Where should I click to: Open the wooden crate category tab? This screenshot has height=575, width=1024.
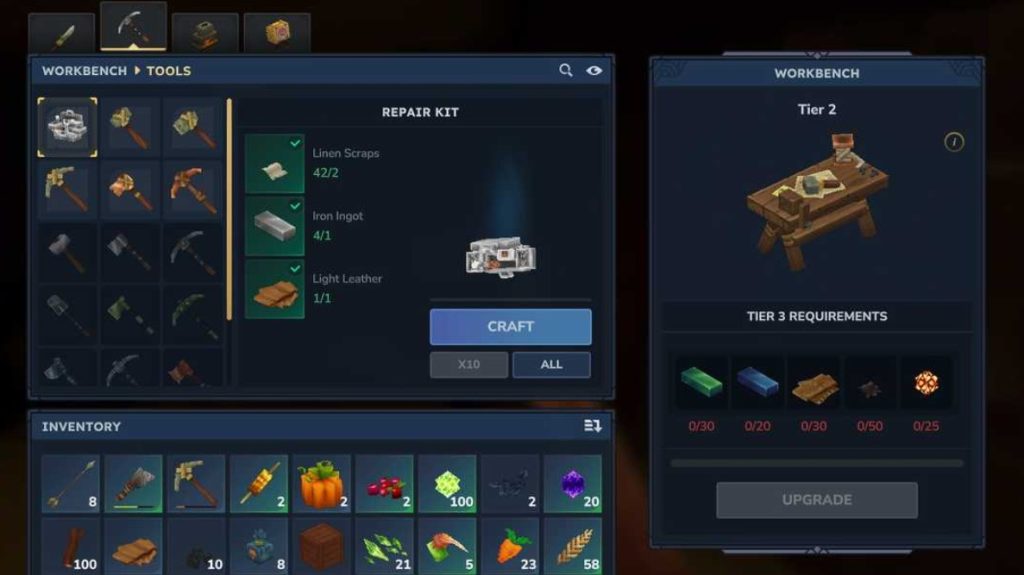(277, 34)
